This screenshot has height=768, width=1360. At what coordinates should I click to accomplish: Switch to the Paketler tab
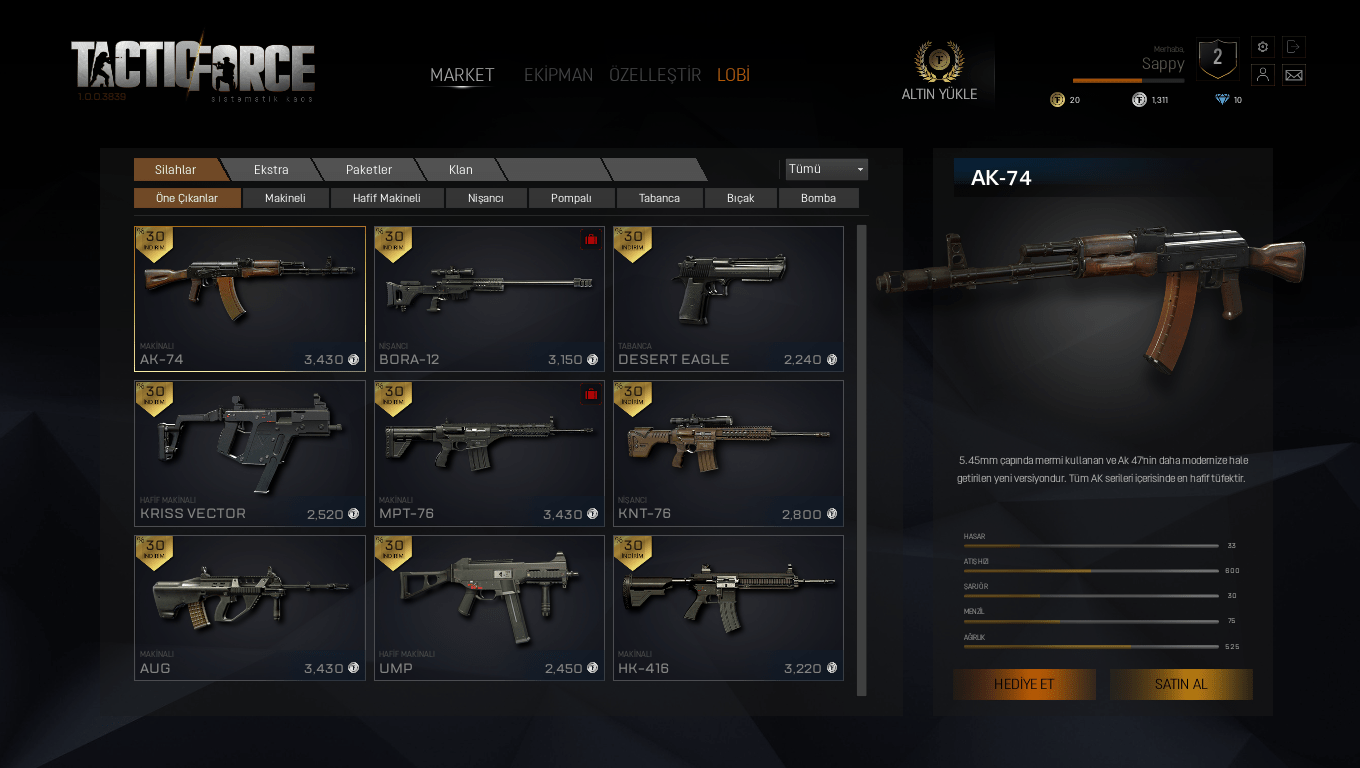369,170
